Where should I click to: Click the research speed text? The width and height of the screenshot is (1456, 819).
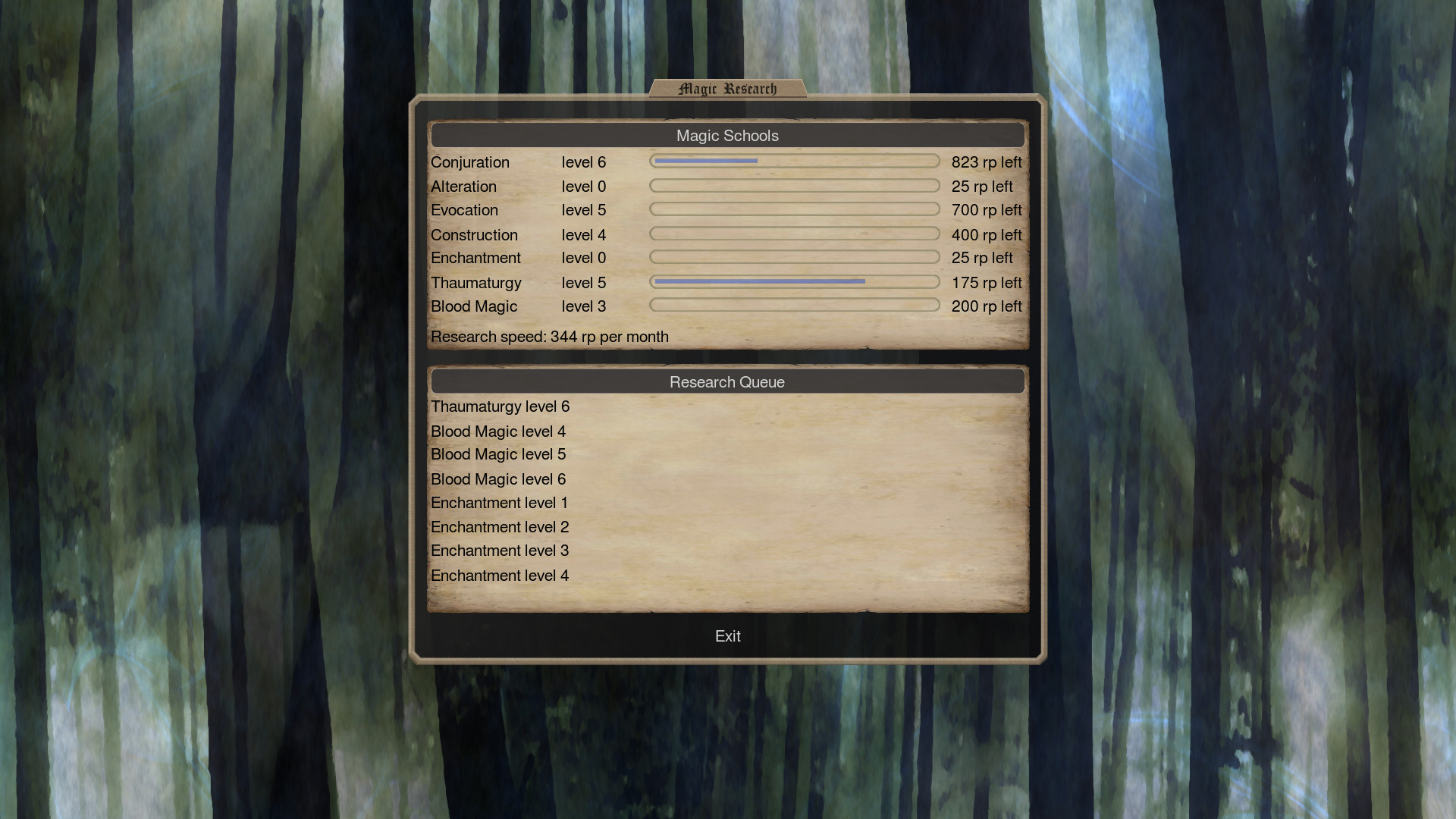click(x=549, y=337)
